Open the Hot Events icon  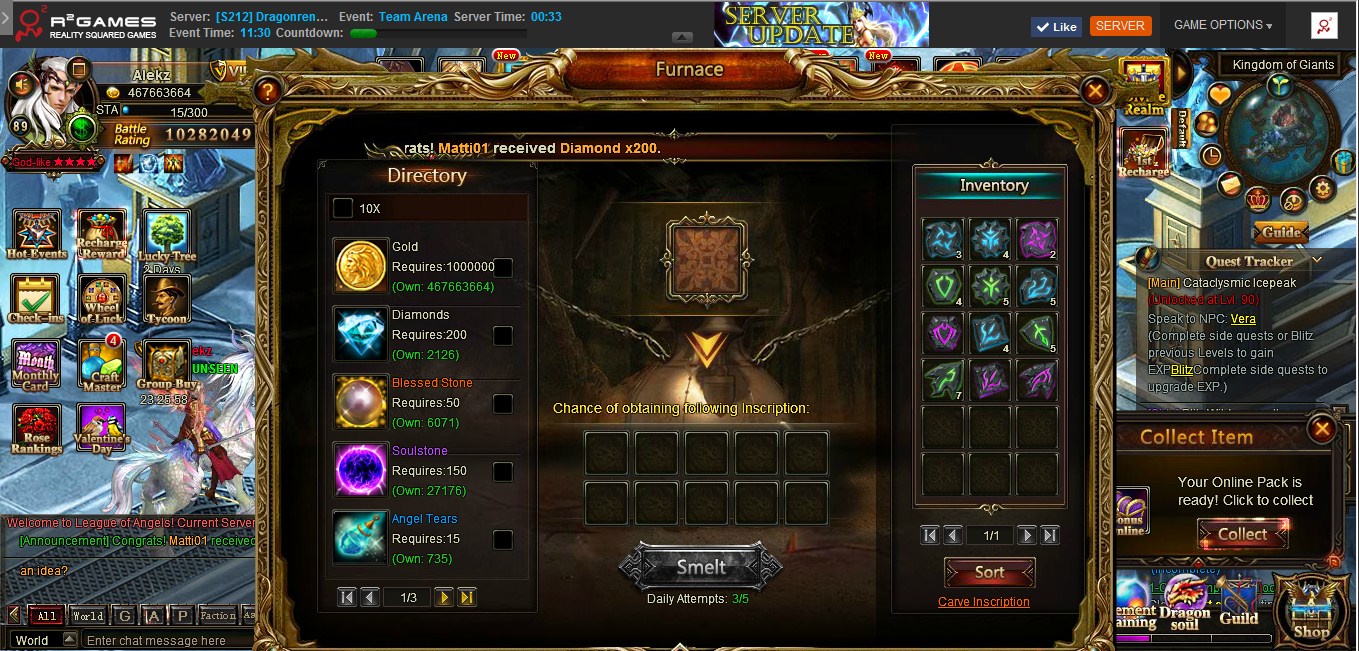(x=36, y=235)
